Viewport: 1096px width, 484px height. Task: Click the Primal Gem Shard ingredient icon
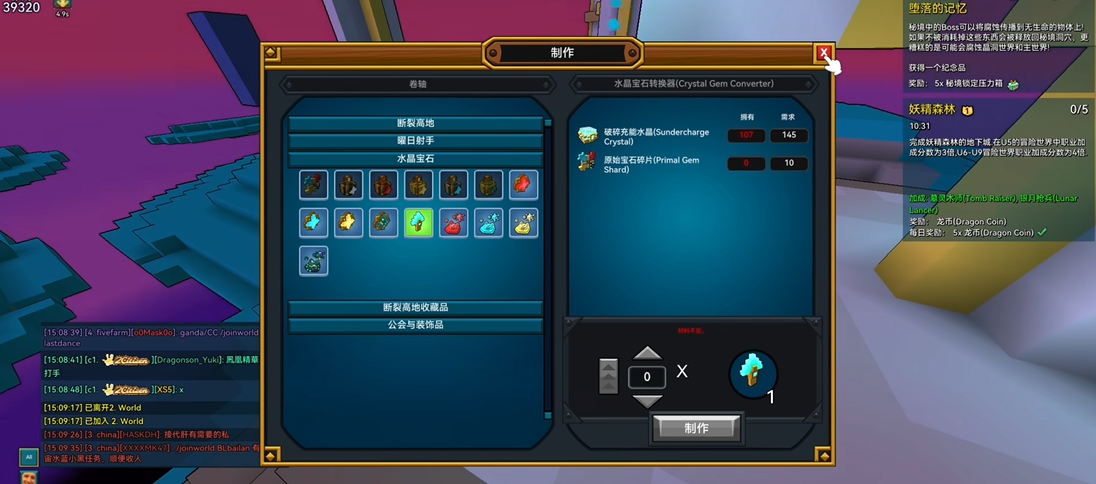588,163
